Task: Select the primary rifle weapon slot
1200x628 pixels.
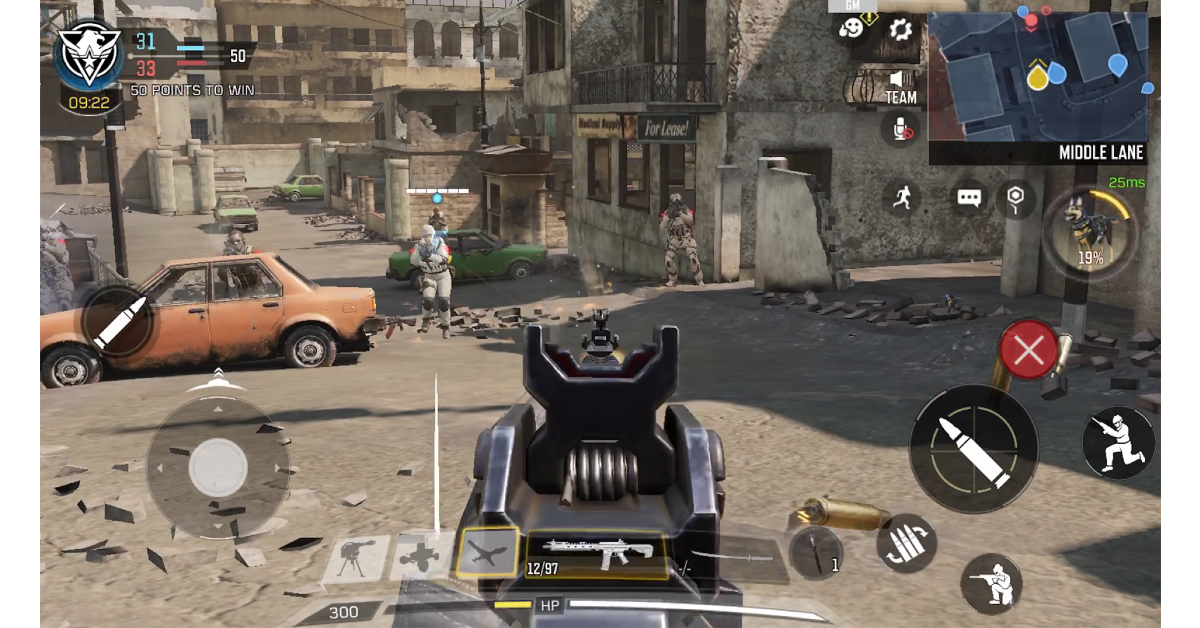Action: tap(598, 553)
